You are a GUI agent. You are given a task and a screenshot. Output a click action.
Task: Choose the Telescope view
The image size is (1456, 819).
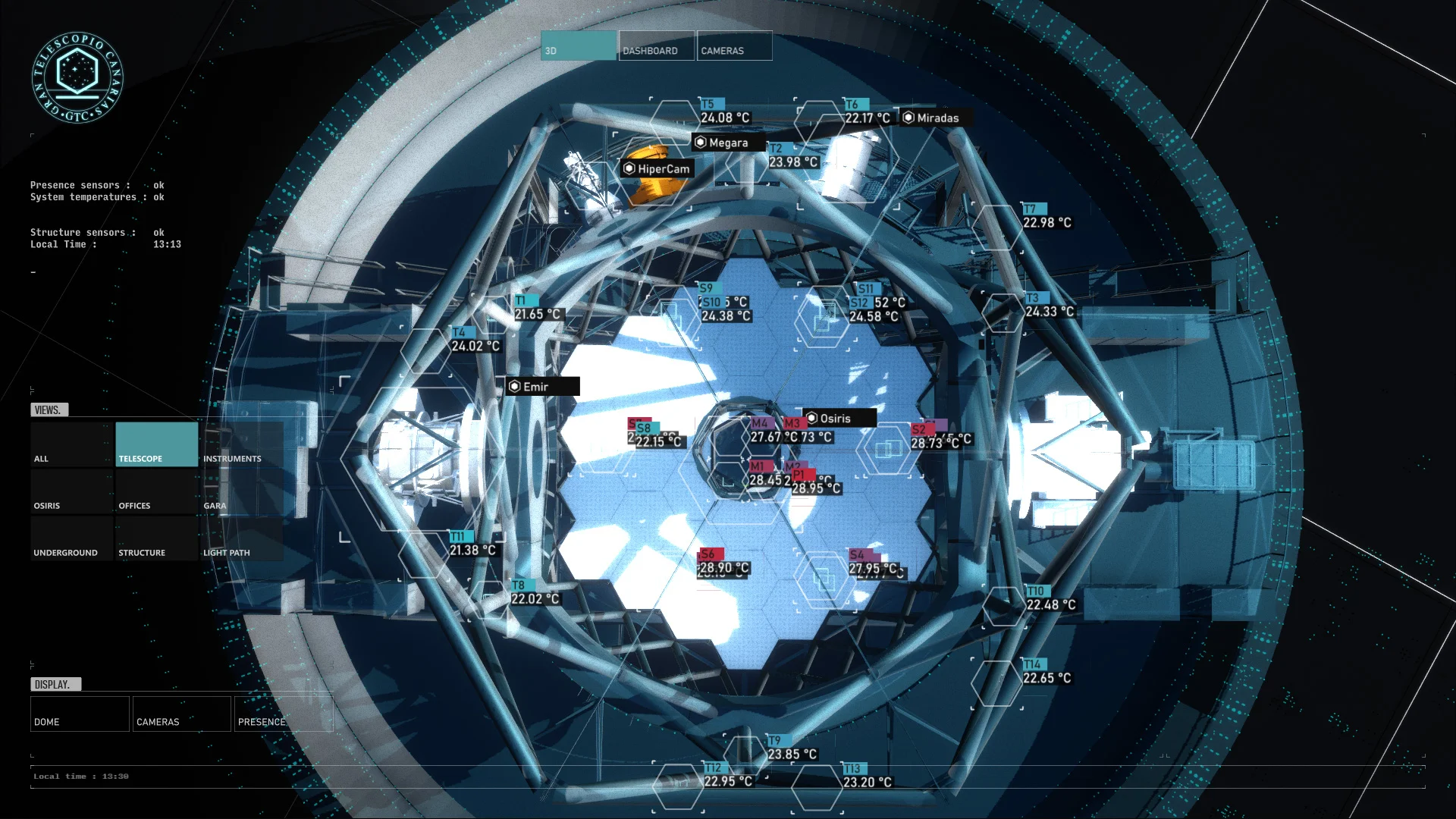pyautogui.click(x=156, y=444)
